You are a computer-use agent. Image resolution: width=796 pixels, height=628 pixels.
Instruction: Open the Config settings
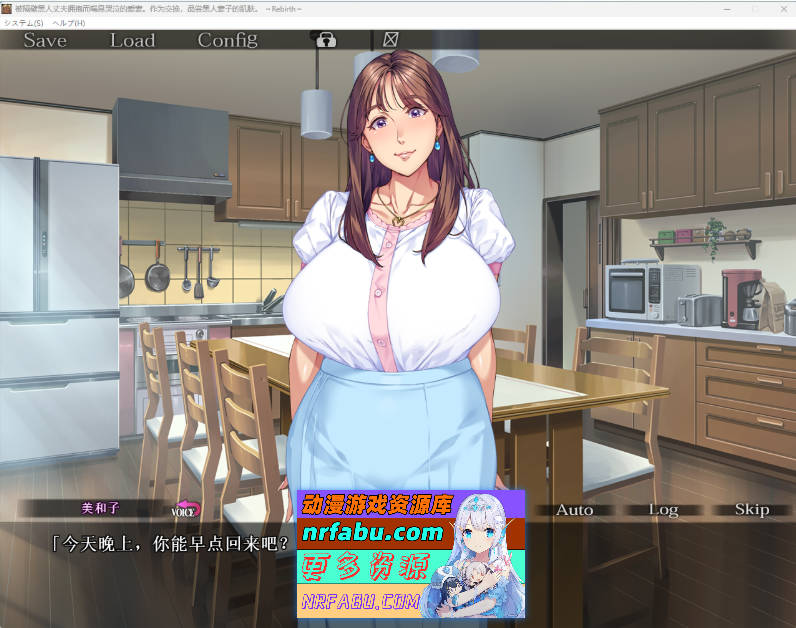click(227, 40)
